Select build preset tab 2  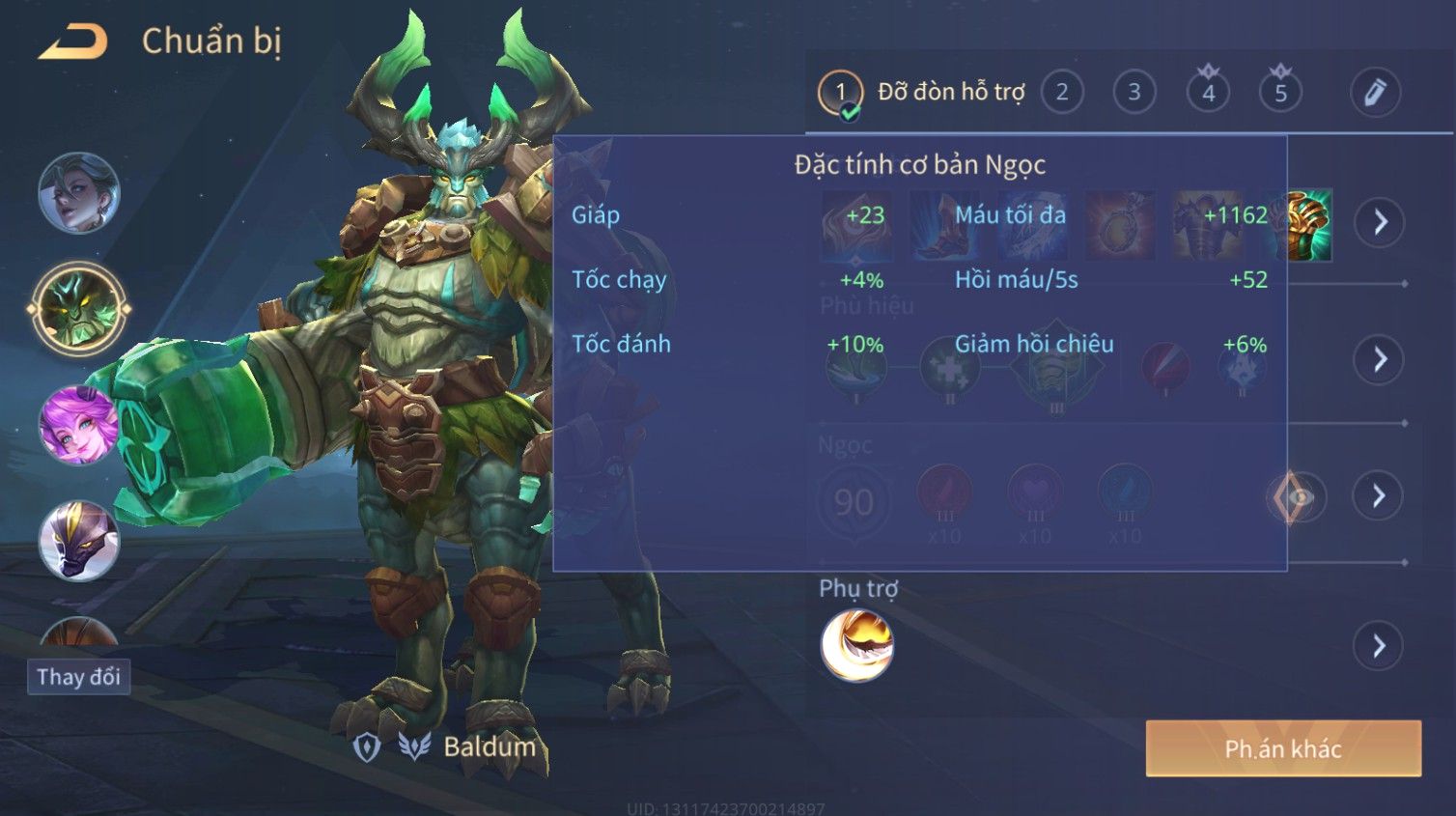click(x=1062, y=93)
